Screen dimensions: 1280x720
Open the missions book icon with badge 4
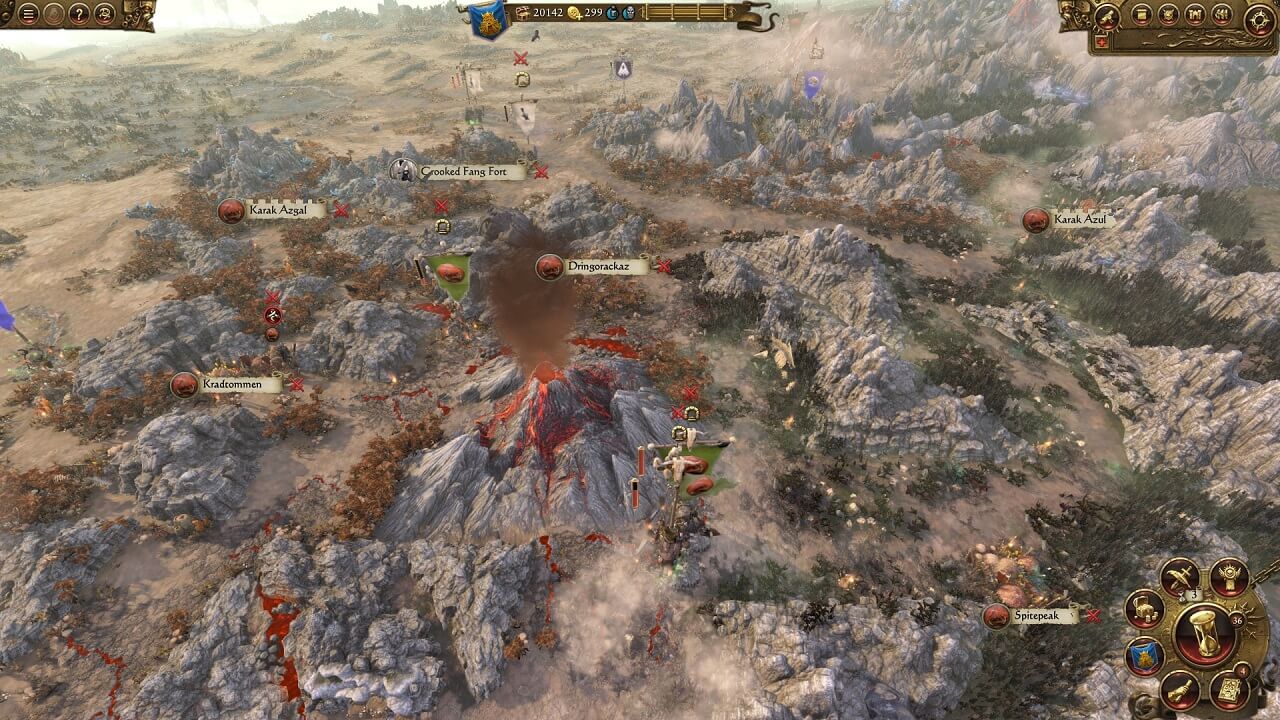pyautogui.click(x=1228, y=691)
